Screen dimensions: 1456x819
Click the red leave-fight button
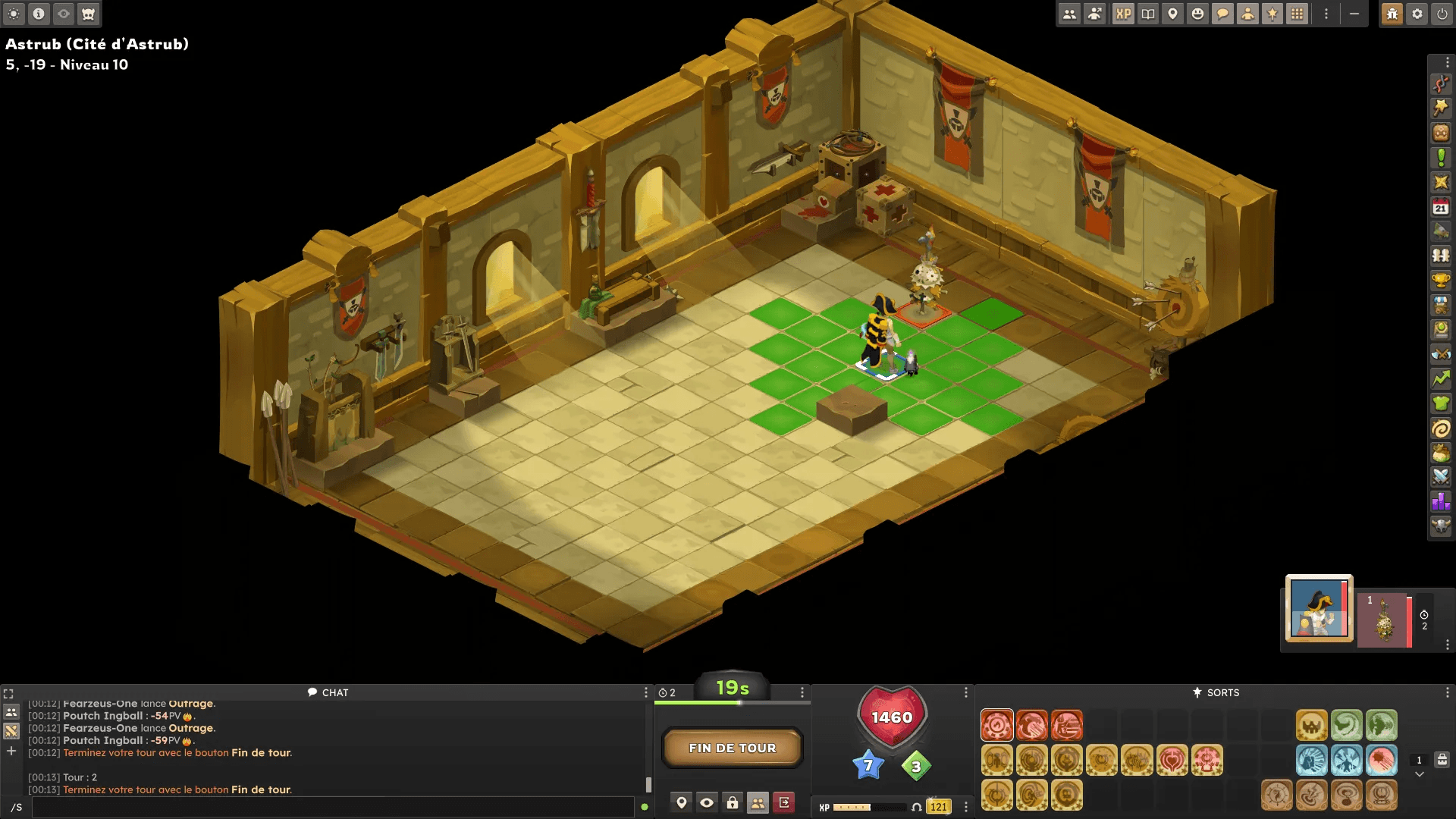tap(783, 802)
